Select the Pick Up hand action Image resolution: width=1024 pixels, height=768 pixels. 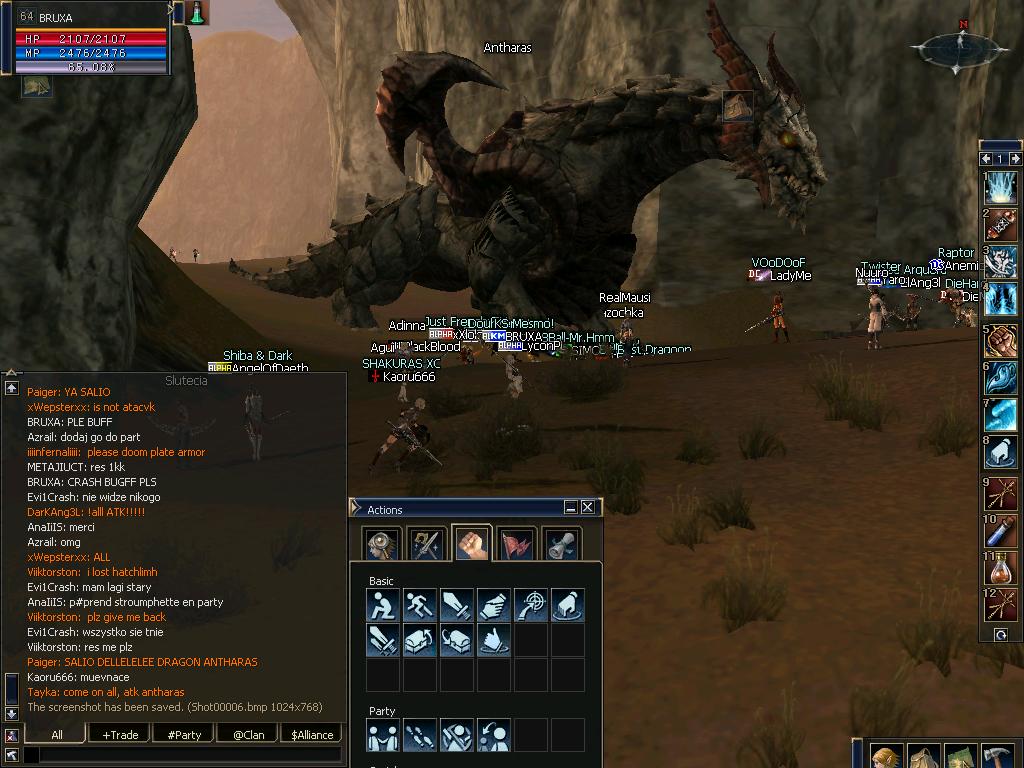click(494, 605)
